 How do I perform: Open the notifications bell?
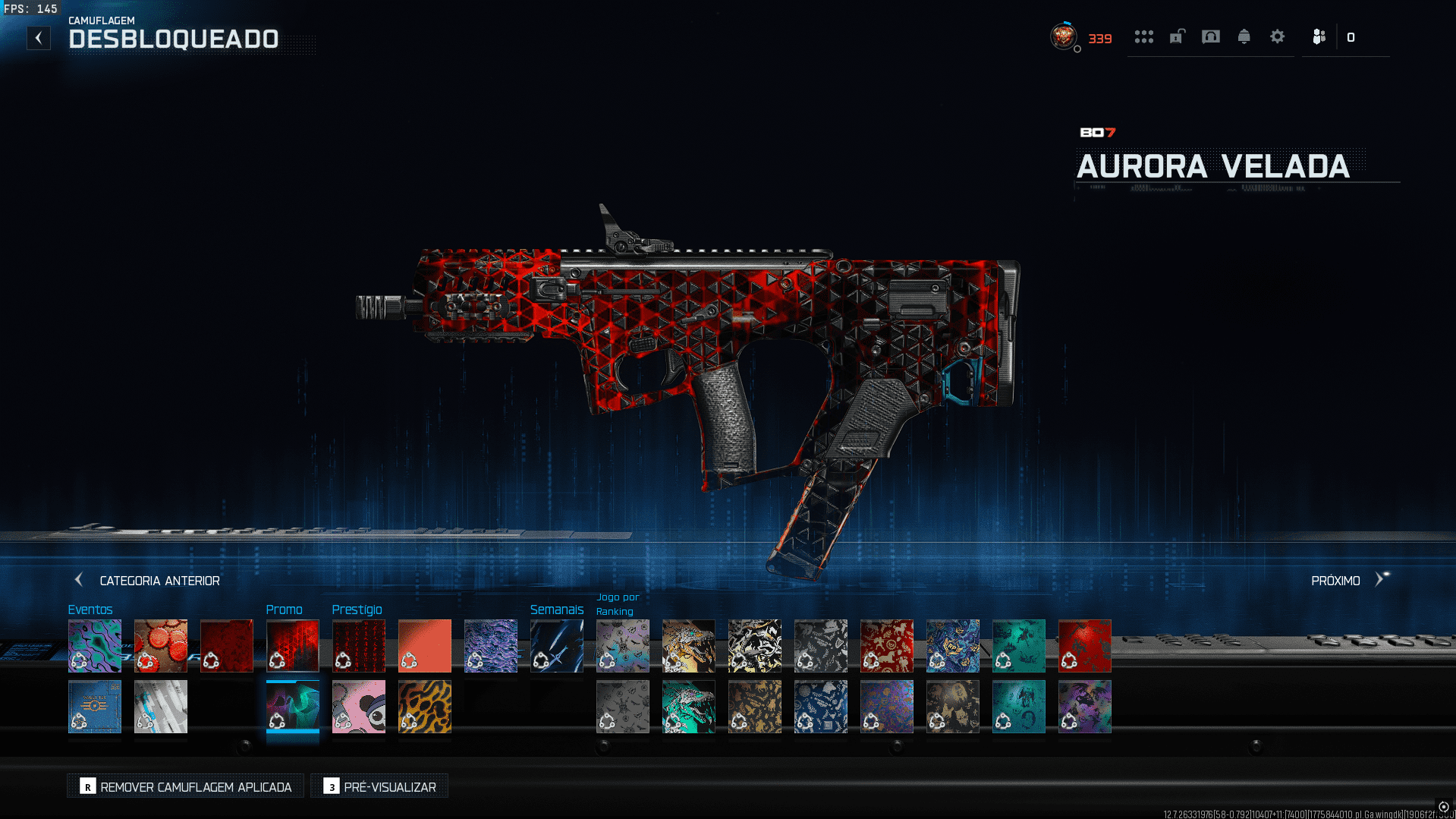click(1244, 36)
